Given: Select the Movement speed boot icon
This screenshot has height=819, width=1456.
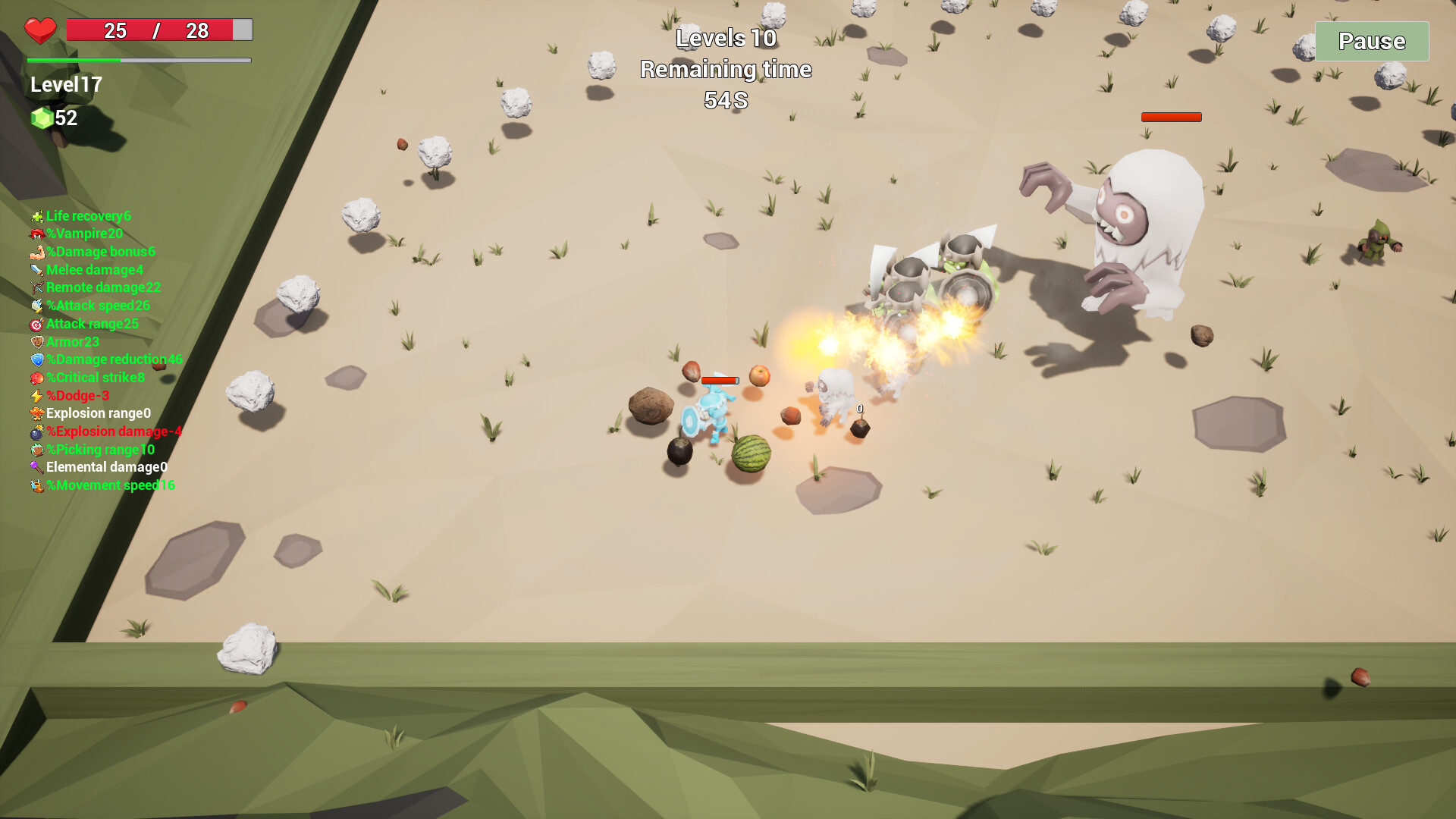Looking at the screenshot, I should coord(35,485).
